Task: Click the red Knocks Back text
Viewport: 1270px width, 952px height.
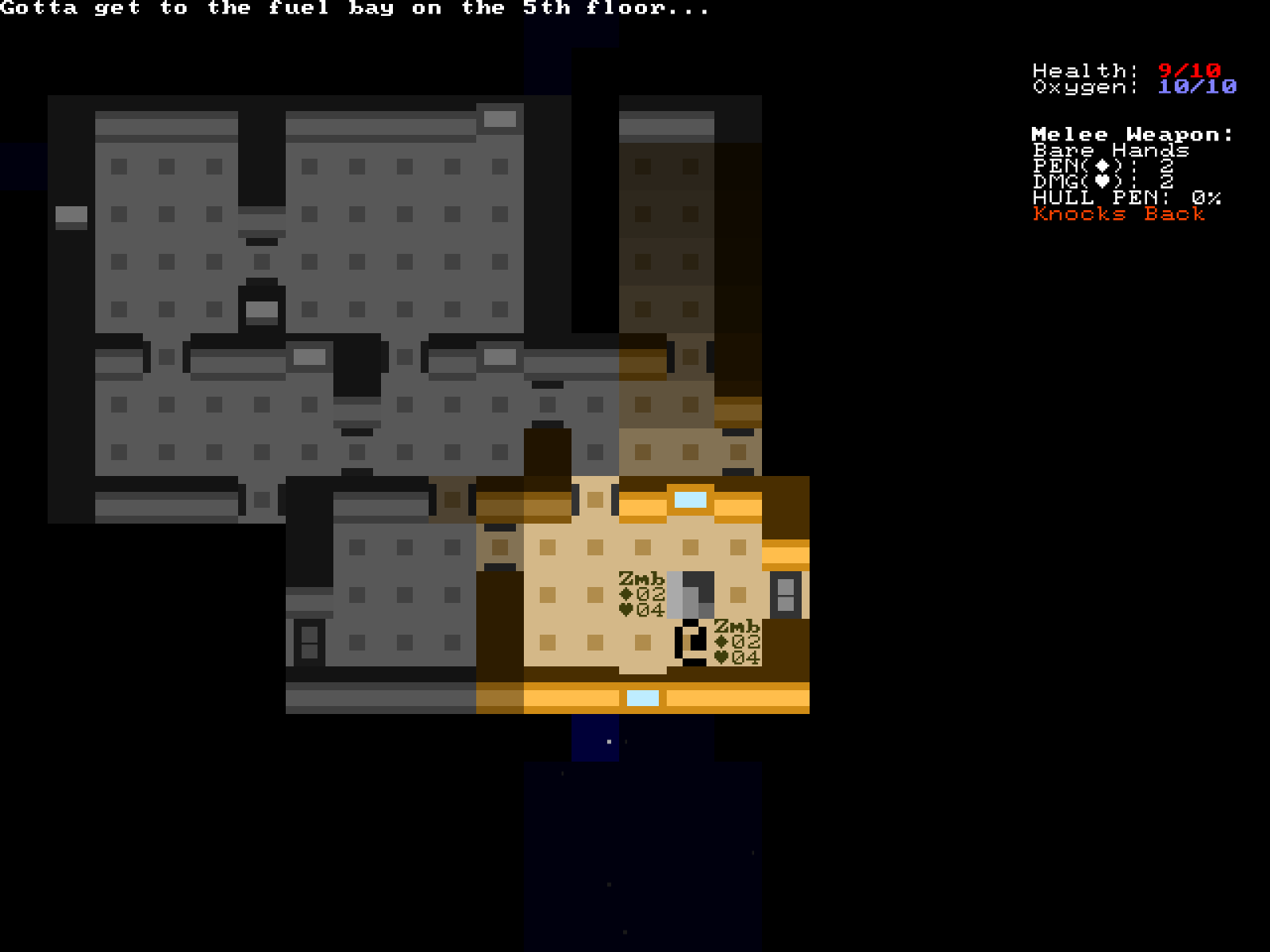Action: pos(1116,215)
